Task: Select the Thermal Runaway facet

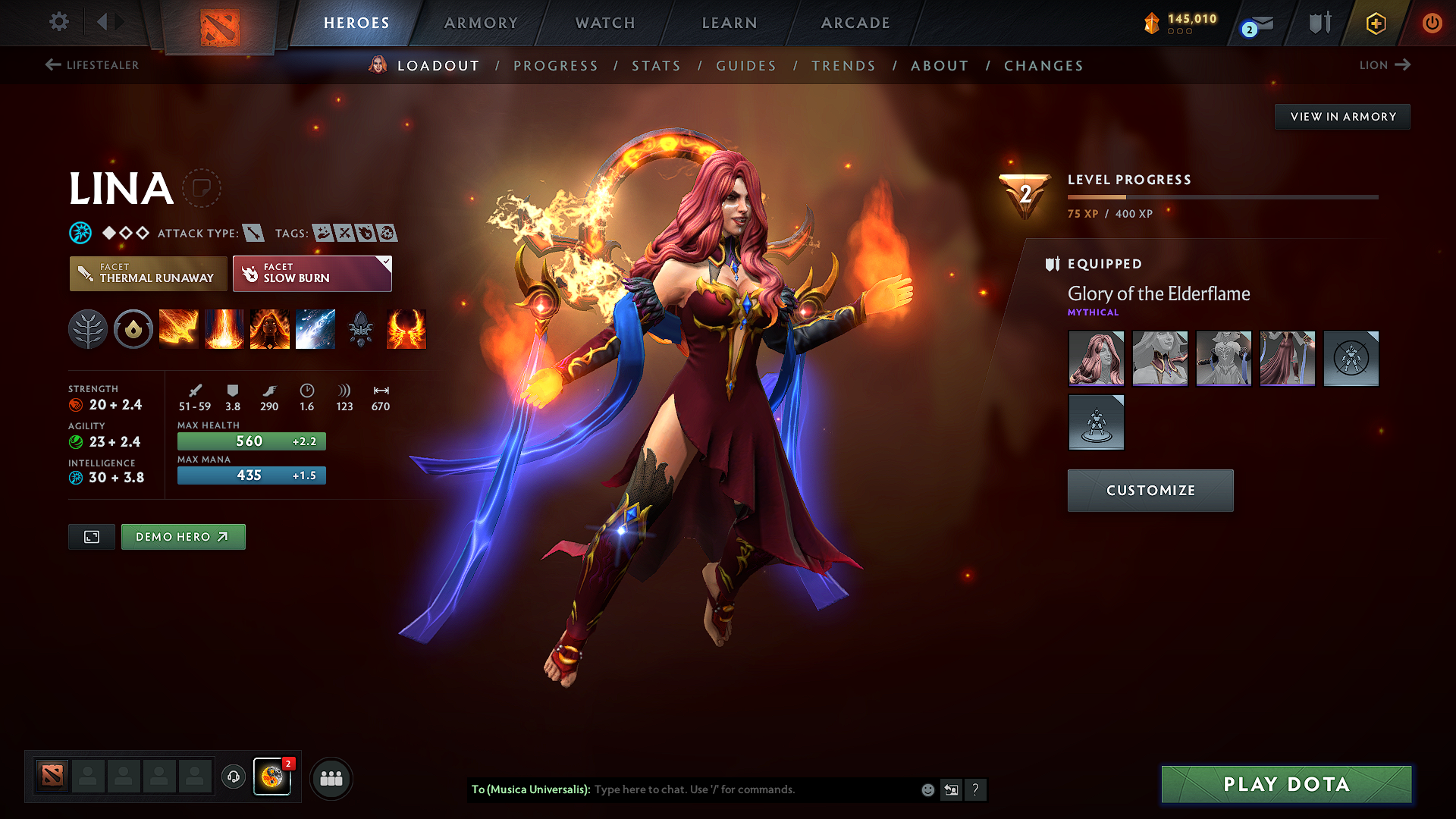Action: (x=147, y=273)
